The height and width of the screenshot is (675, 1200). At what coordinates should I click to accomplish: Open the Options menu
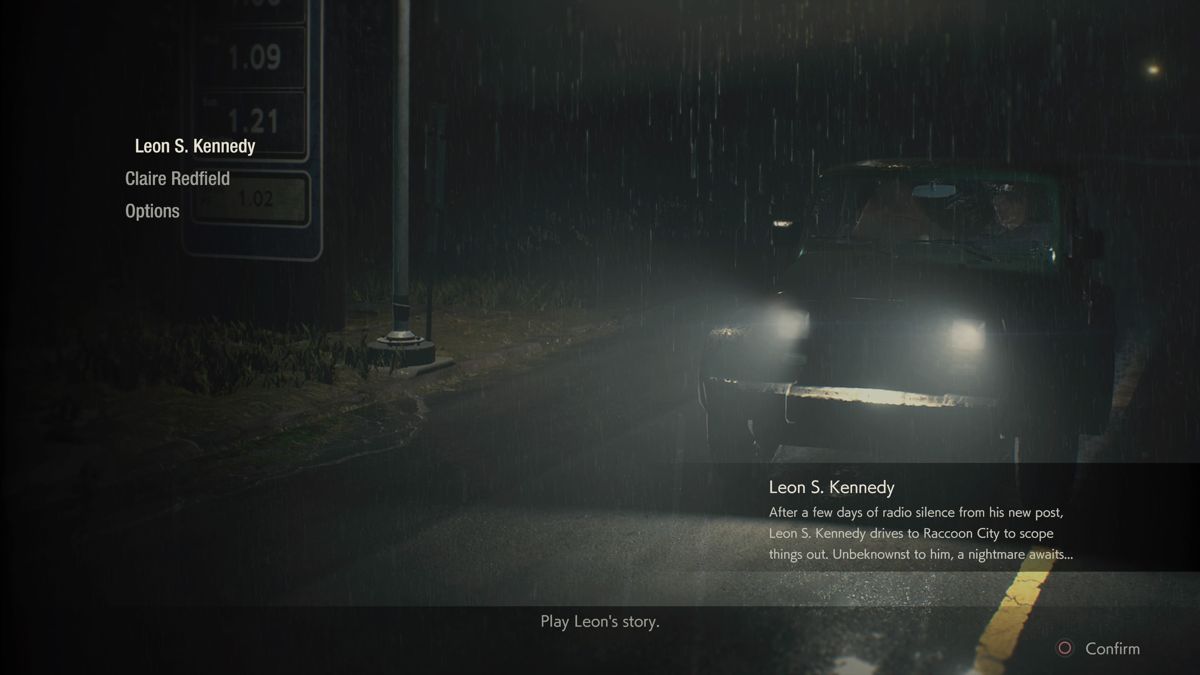[152, 211]
